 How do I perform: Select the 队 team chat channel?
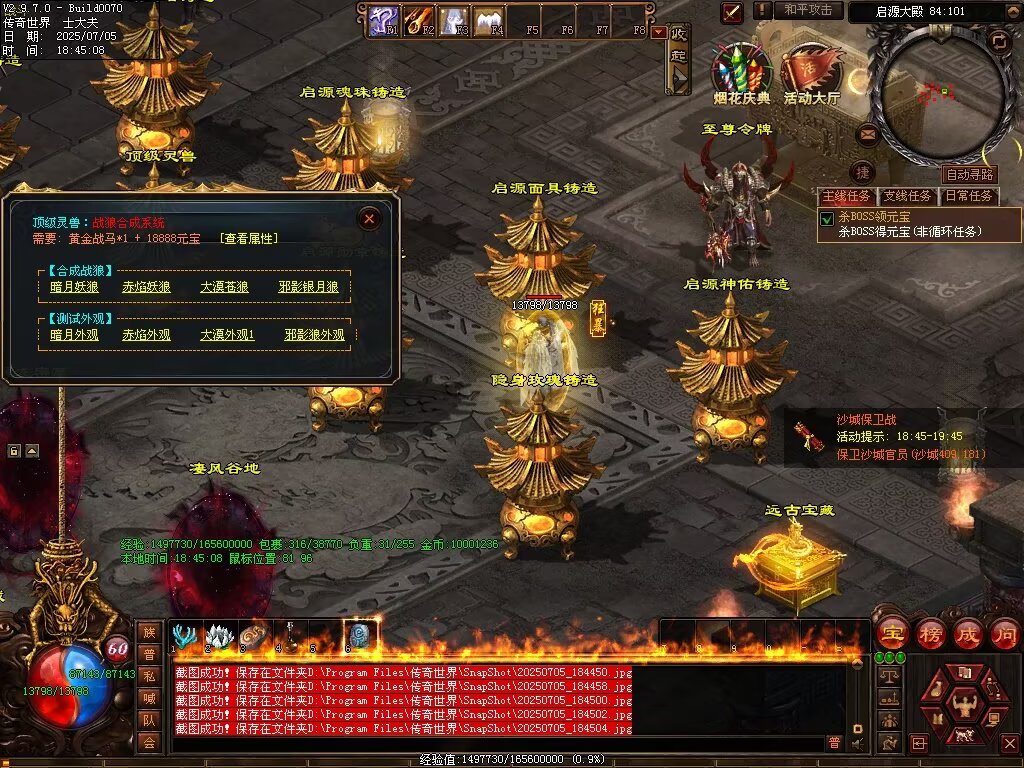pyautogui.click(x=149, y=719)
